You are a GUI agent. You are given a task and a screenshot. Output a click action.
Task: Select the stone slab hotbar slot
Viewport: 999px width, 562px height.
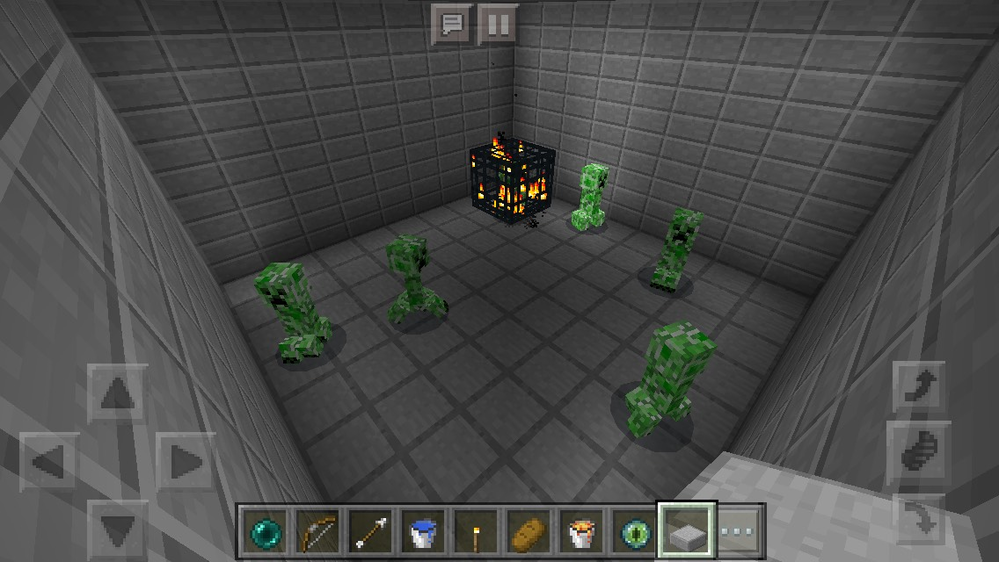tap(686, 531)
